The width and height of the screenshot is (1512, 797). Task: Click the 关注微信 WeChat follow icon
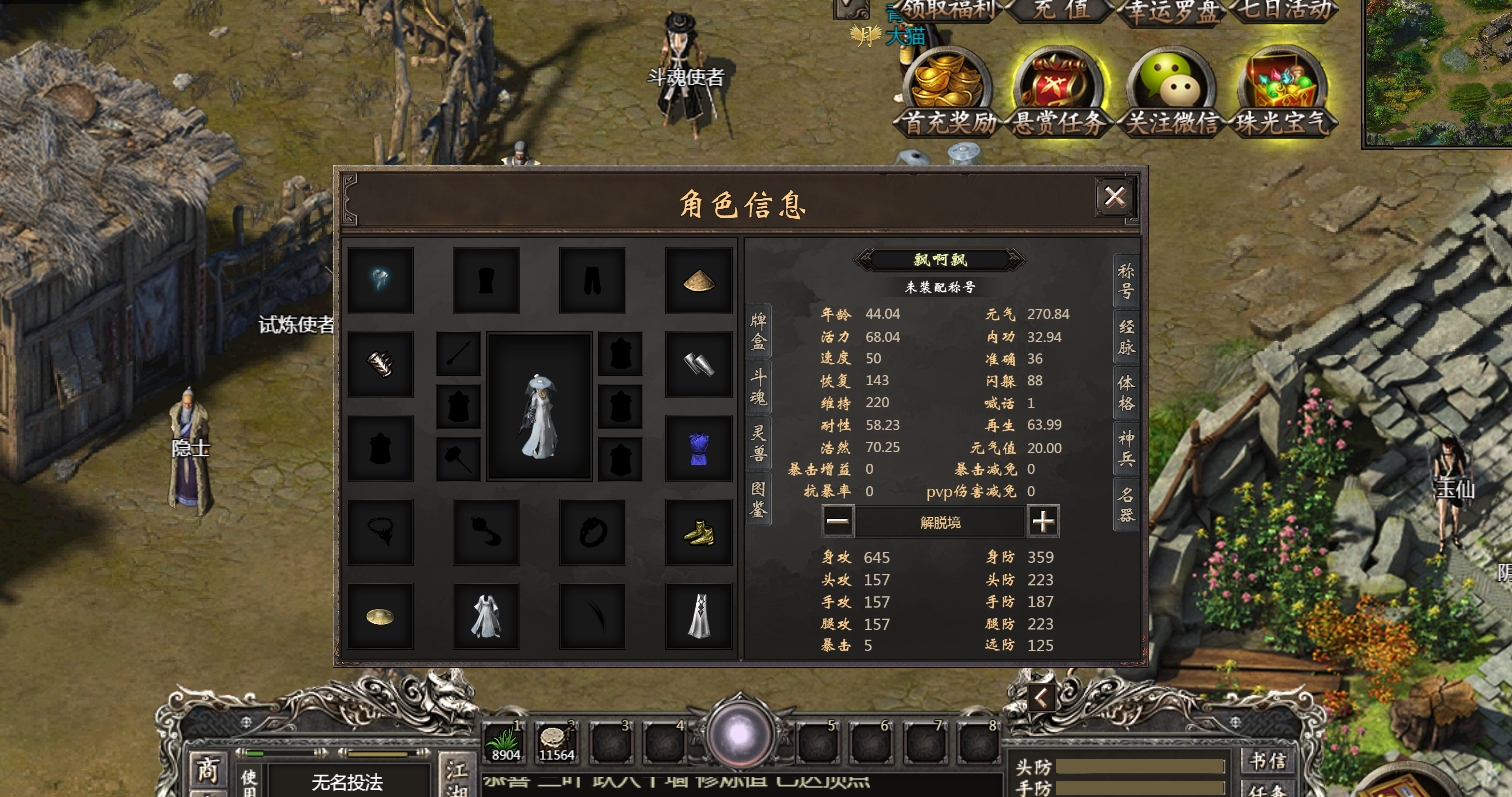[1171, 92]
